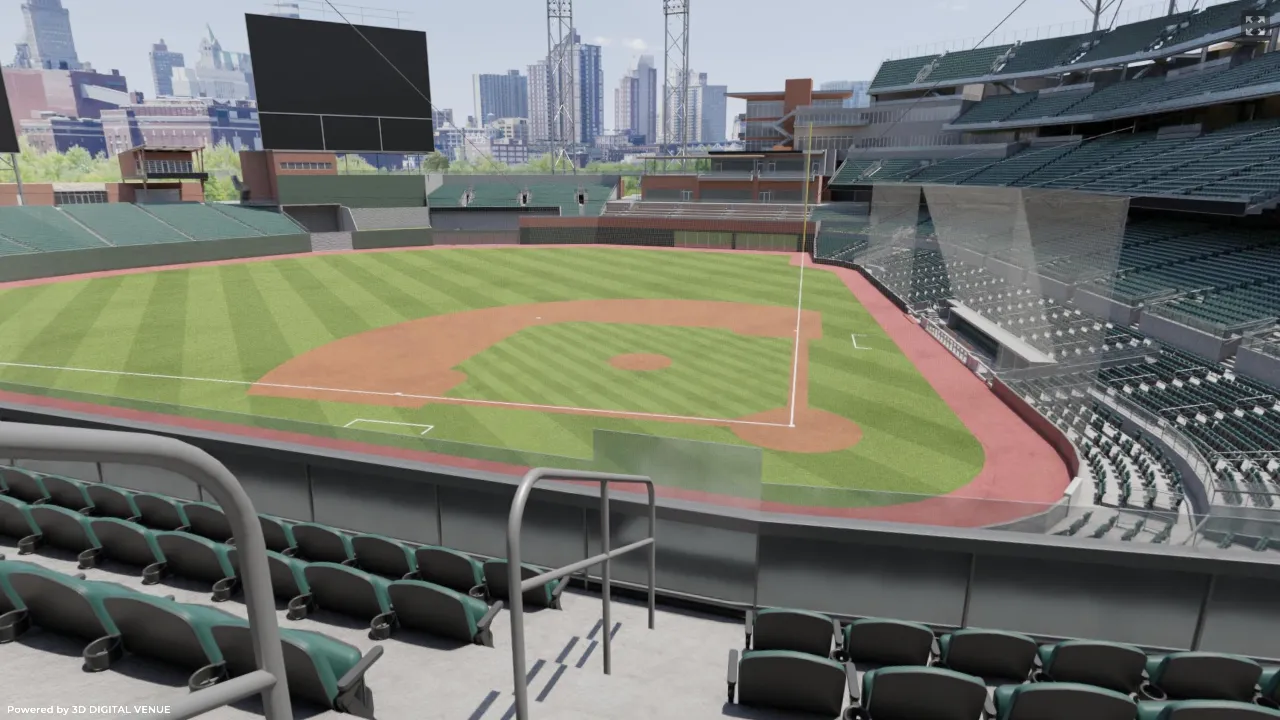Open the Powered by 3D DIGITAL VENUE link
The image size is (1280, 720).
89,709
